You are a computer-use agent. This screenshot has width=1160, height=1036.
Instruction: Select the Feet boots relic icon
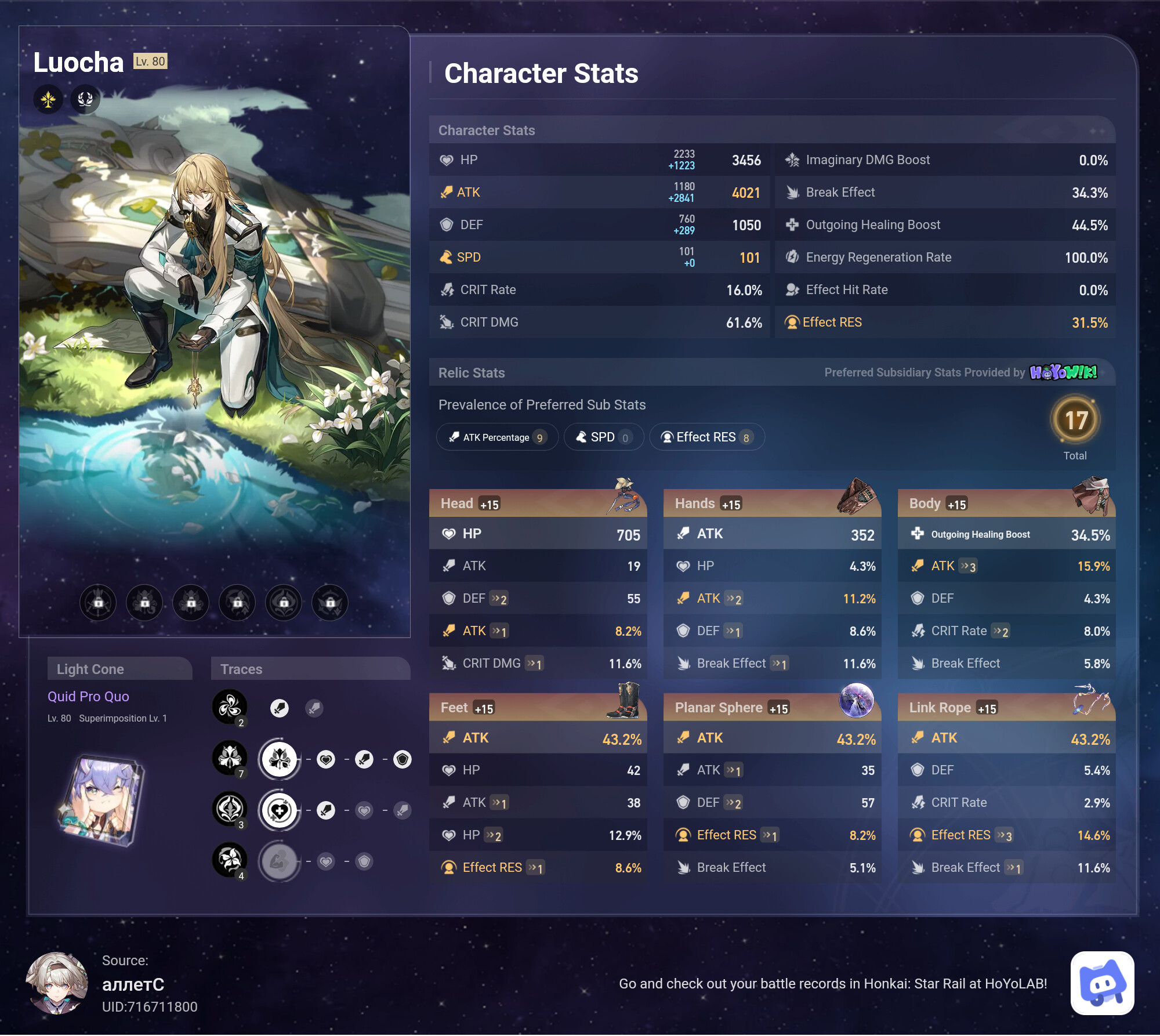coord(624,701)
